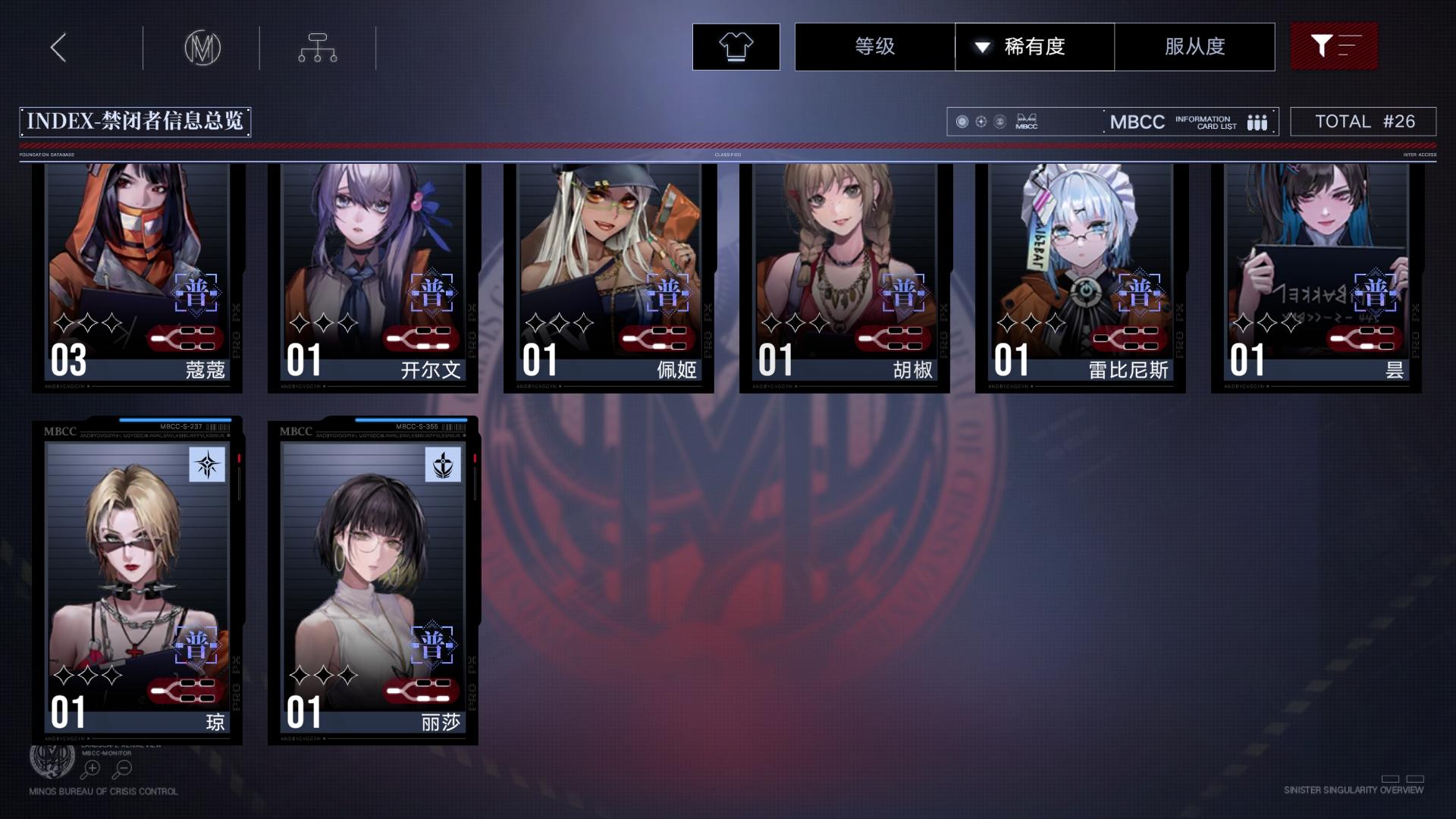
Task: Expand the card list icon near MBCC label
Action: tap(1257, 121)
